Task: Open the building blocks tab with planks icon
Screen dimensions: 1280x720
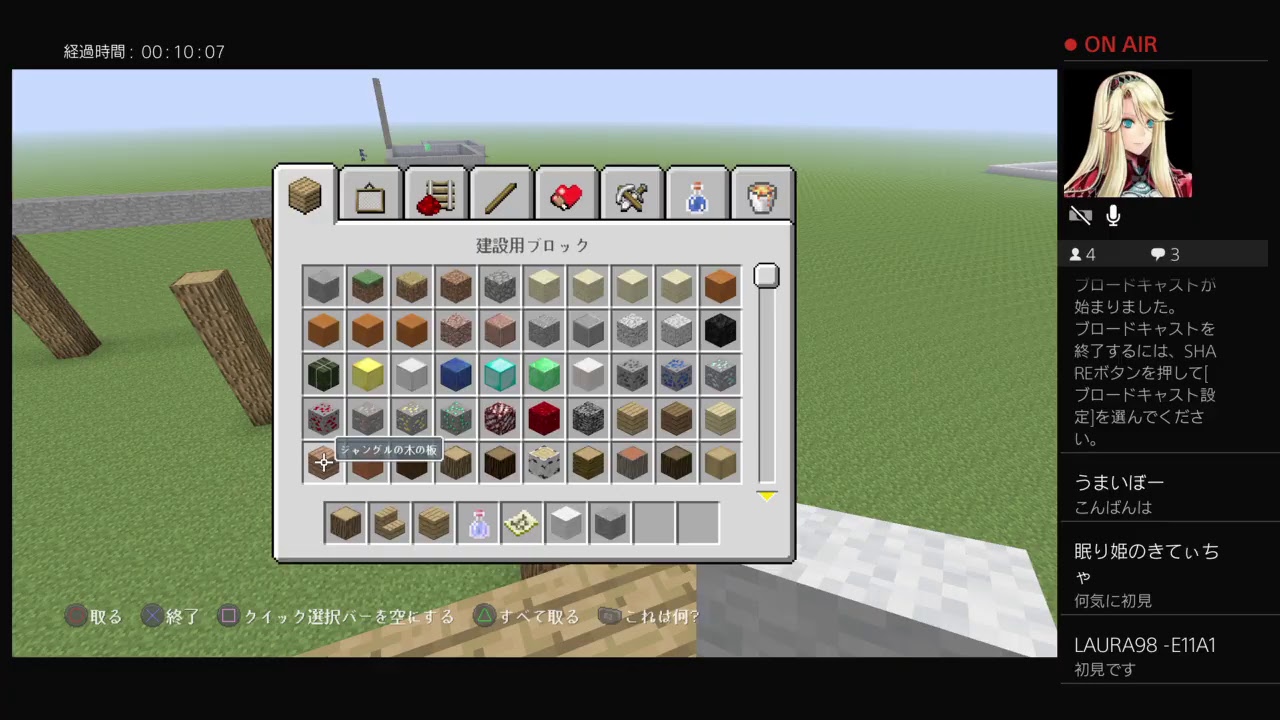Action: click(304, 193)
